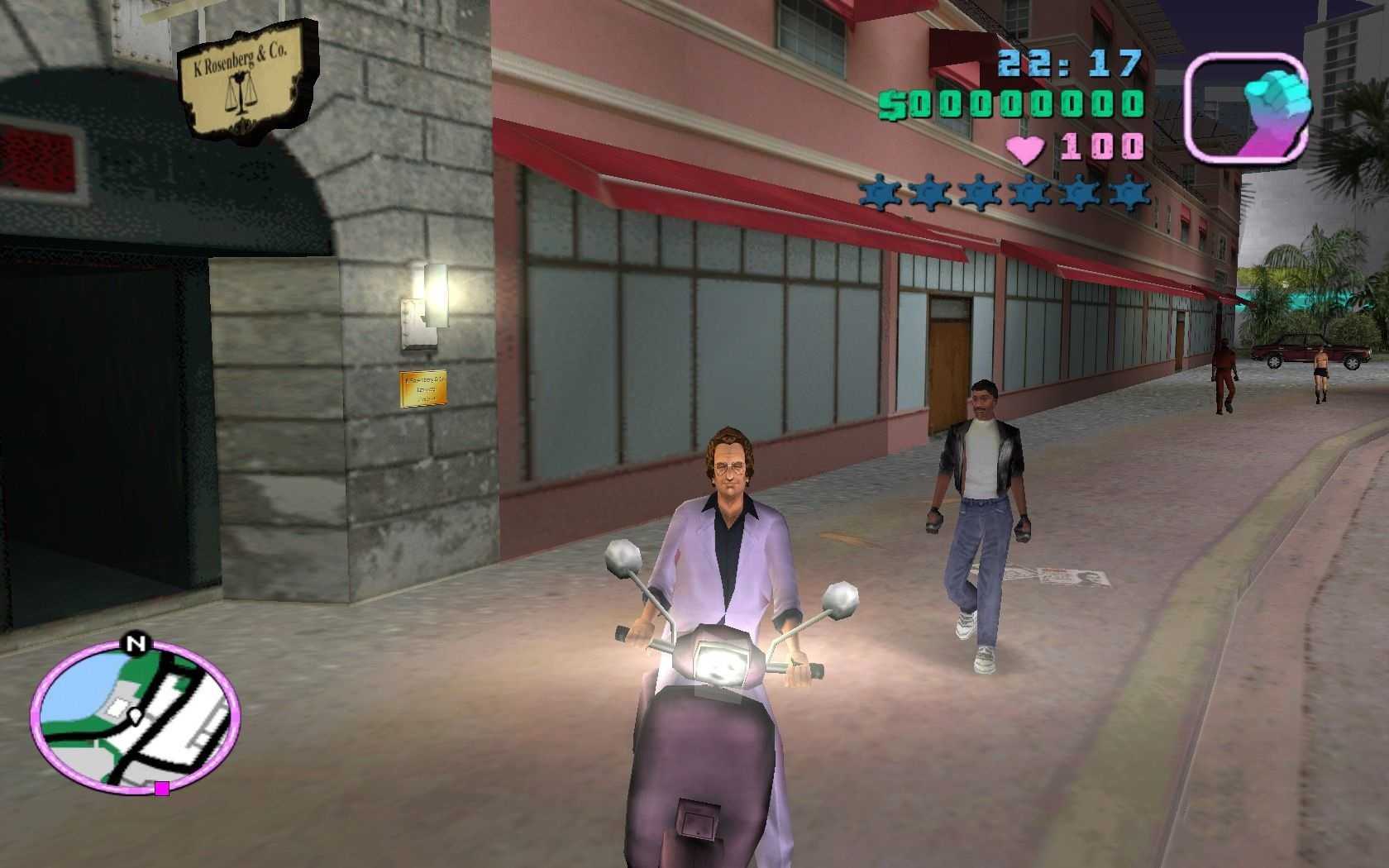Viewport: 1389px width, 868px height.
Task: Click the pink mission marker on radar
Action: coord(162,789)
